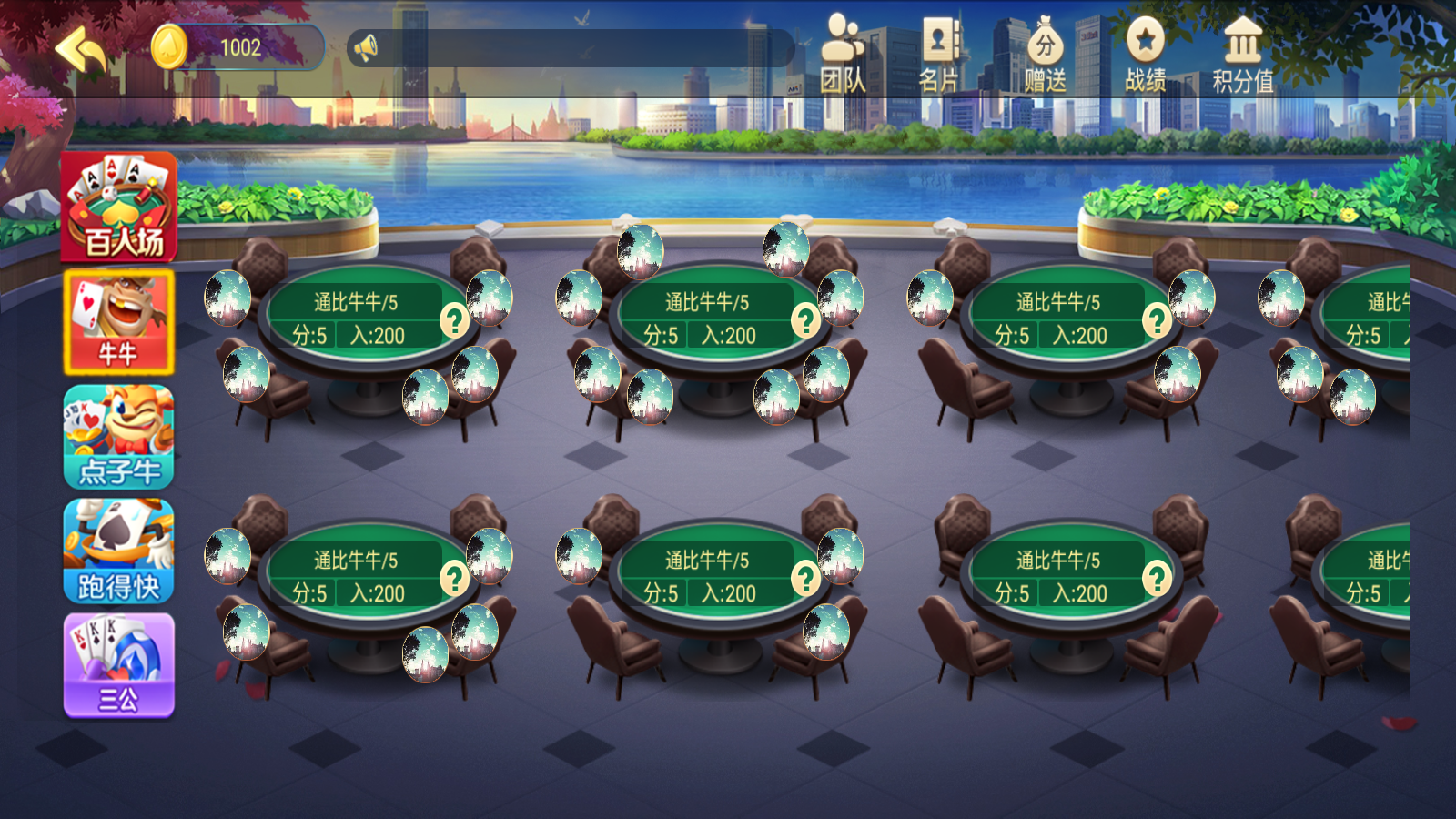Open help on top-middle 通比牛牛 table
1456x819 pixels.
tap(804, 320)
